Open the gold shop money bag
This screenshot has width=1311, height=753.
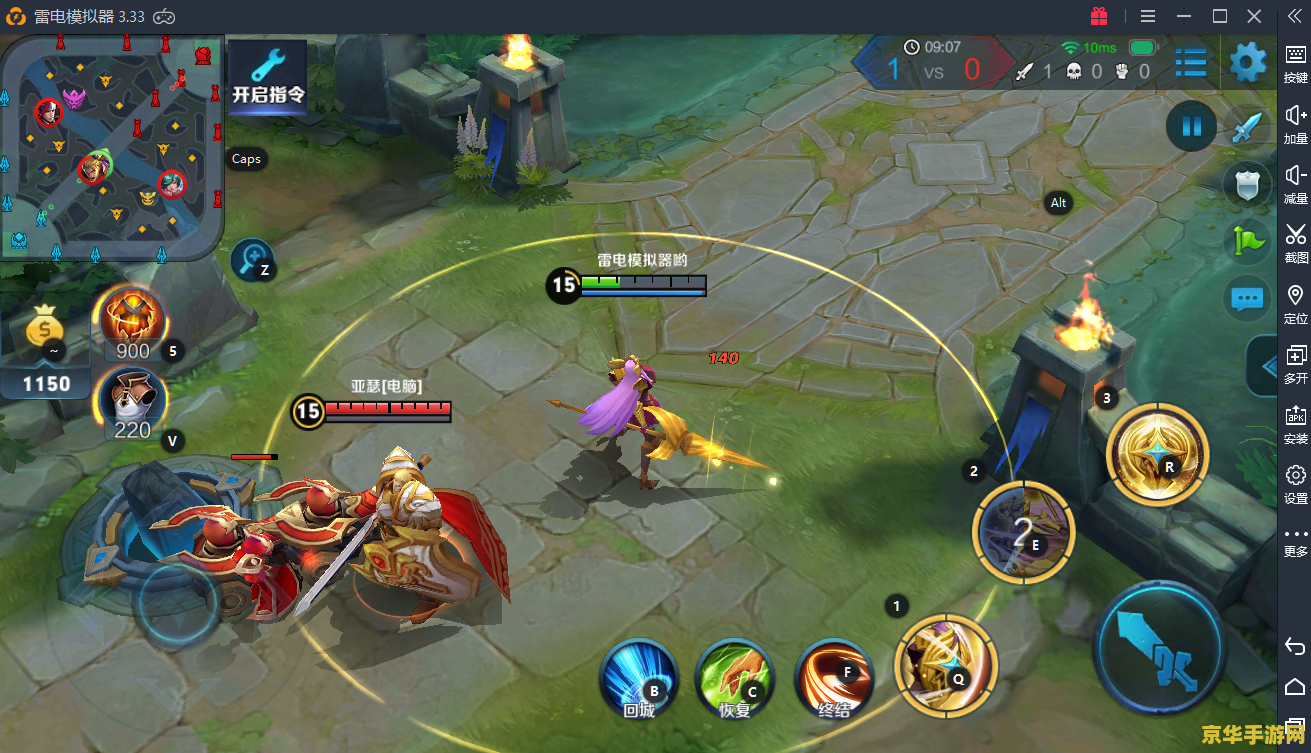46,330
